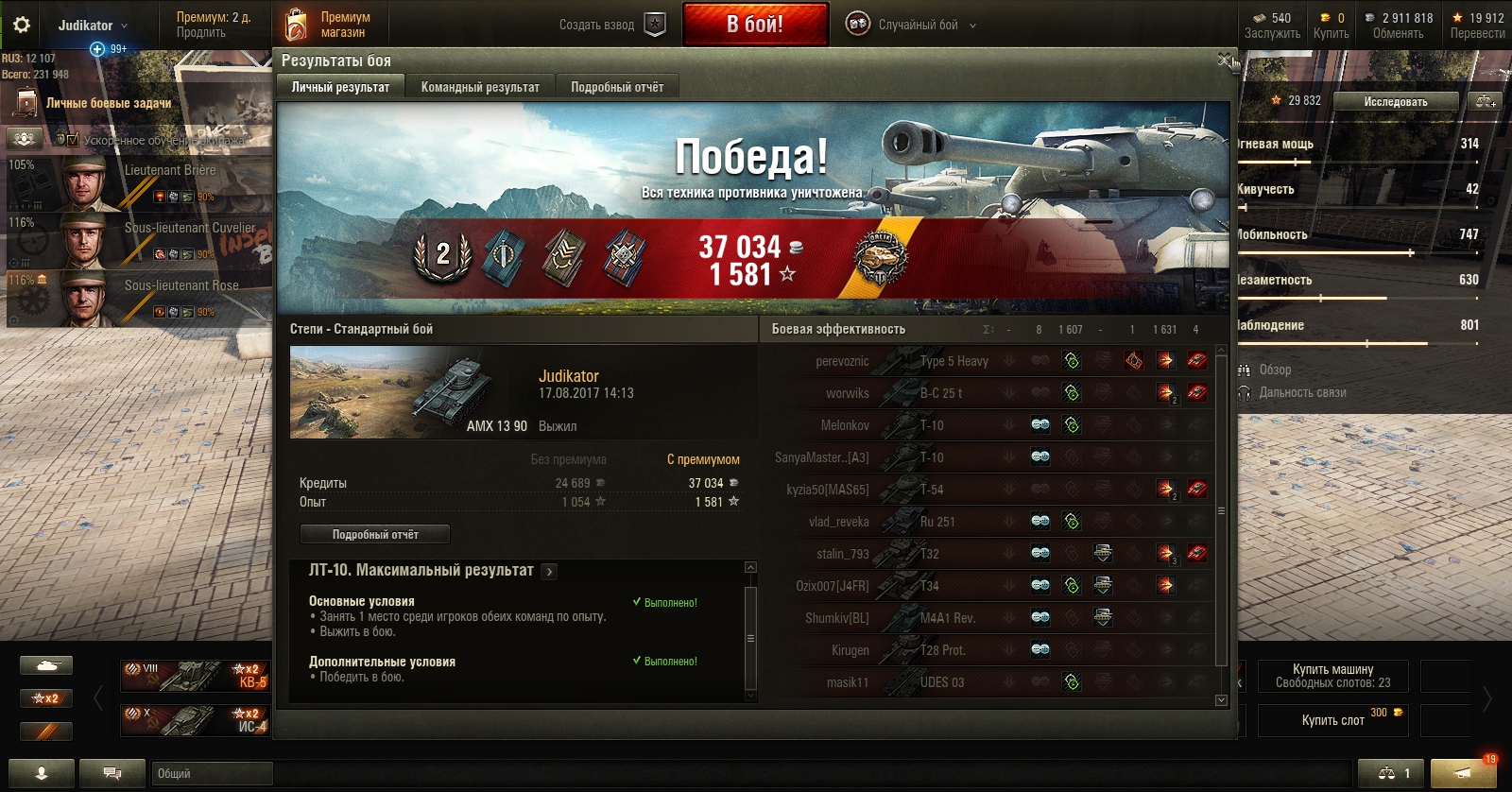
Task: Expand the ЛТ-10 mission arrow
Action: click(x=549, y=572)
